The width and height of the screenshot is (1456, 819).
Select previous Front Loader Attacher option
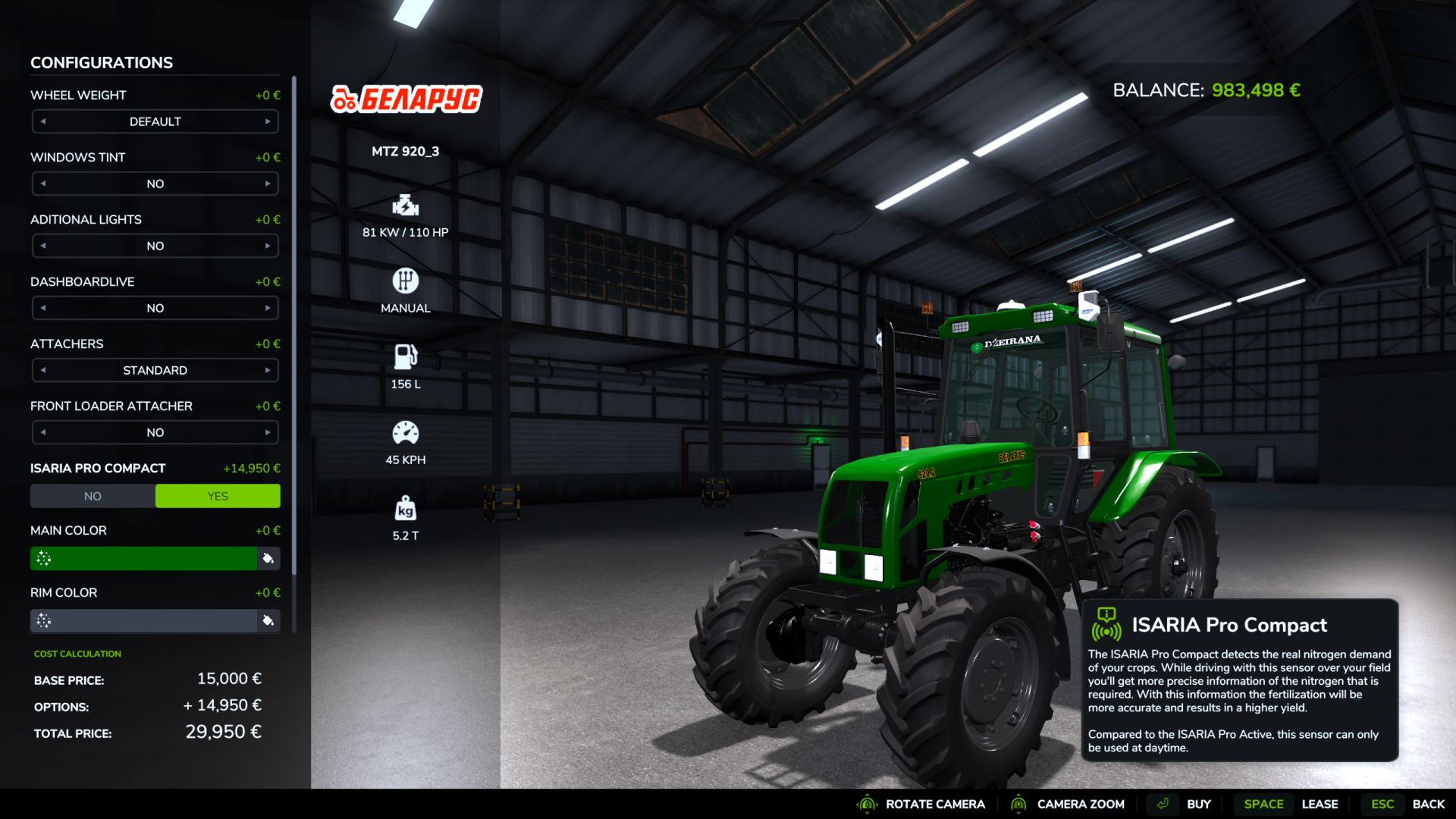tap(43, 432)
